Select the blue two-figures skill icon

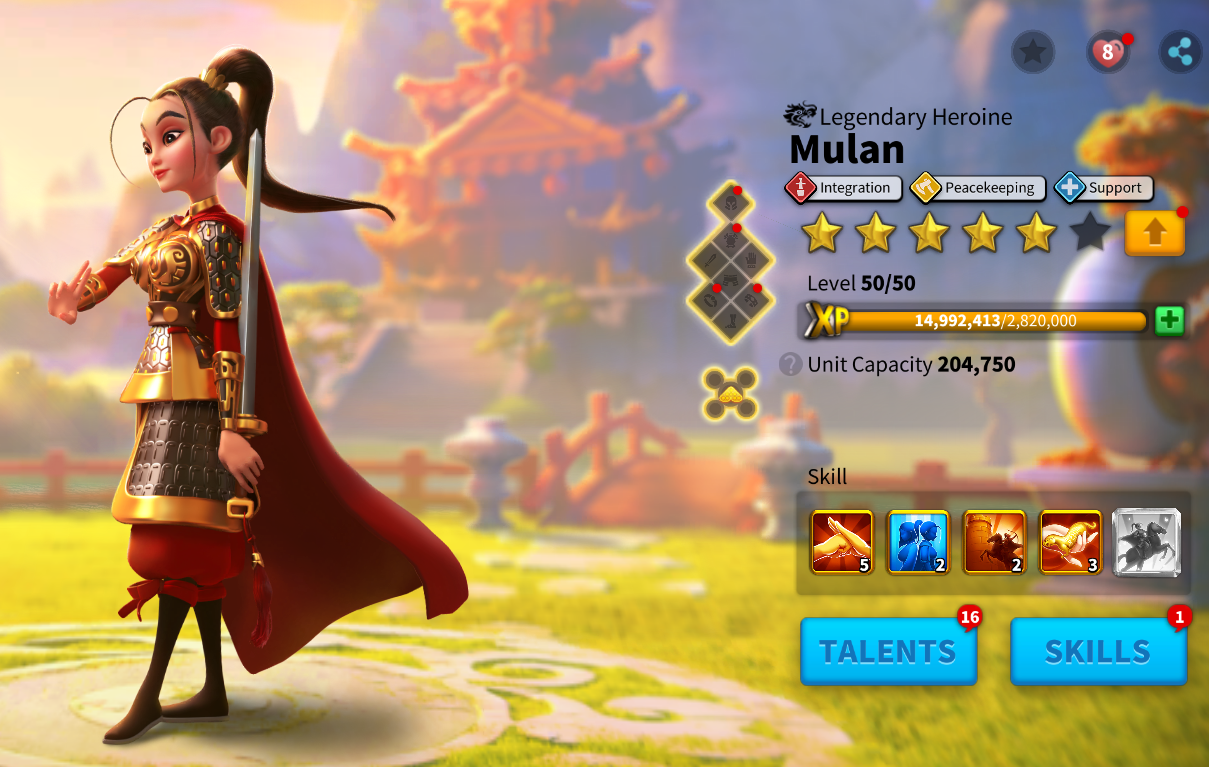(918, 542)
